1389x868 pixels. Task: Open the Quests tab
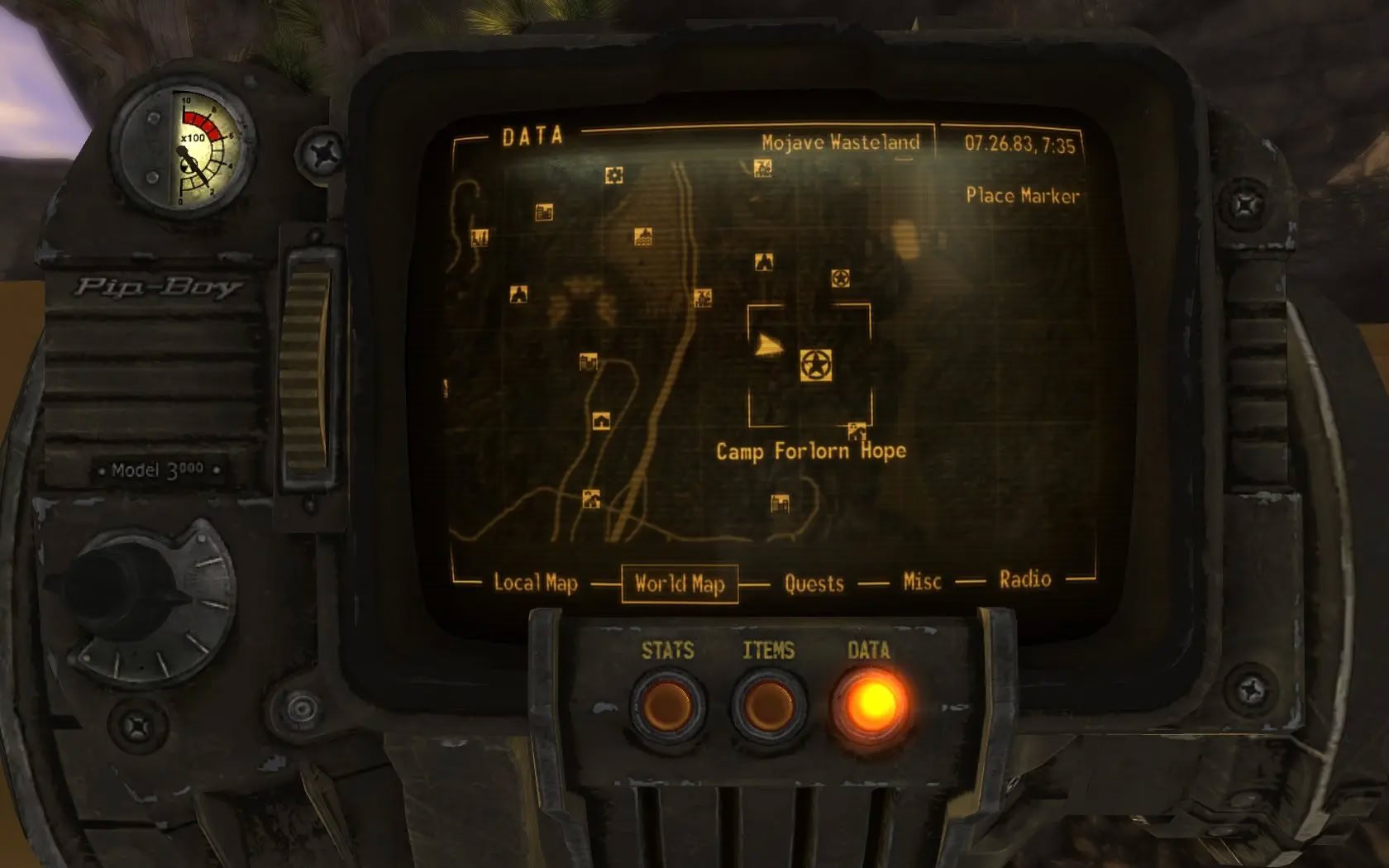[814, 584]
